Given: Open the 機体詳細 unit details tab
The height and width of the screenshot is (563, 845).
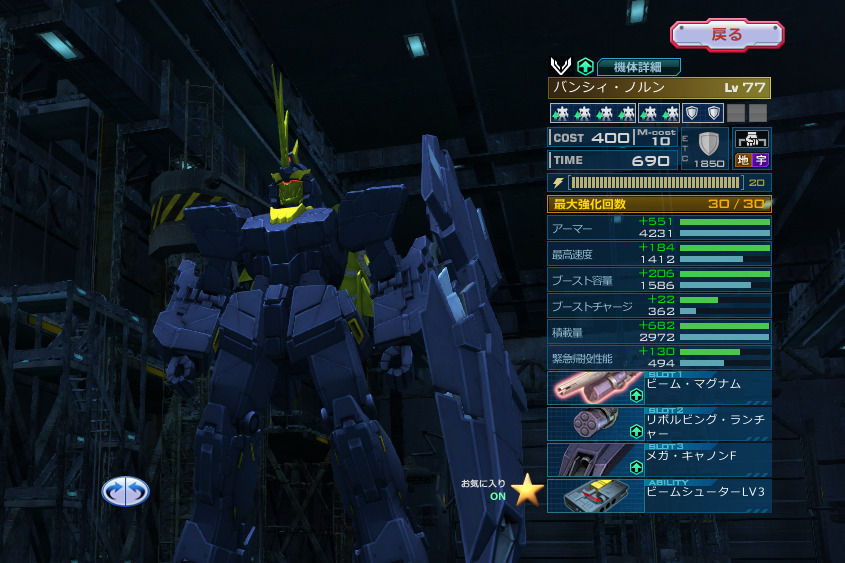Looking at the screenshot, I should click(639, 67).
